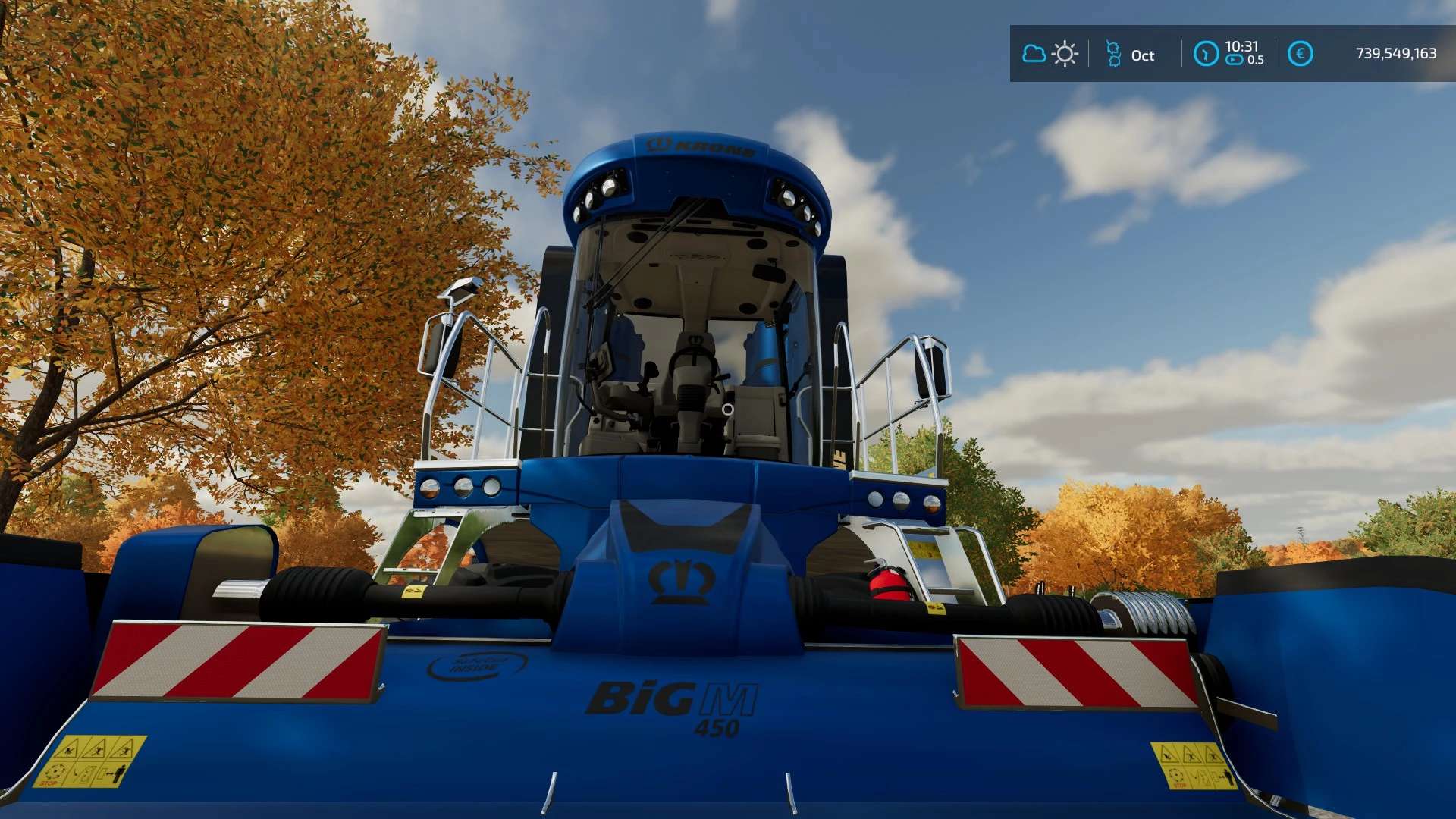Click the clock icon in the HUD
The height and width of the screenshot is (819, 1456).
tap(1206, 54)
